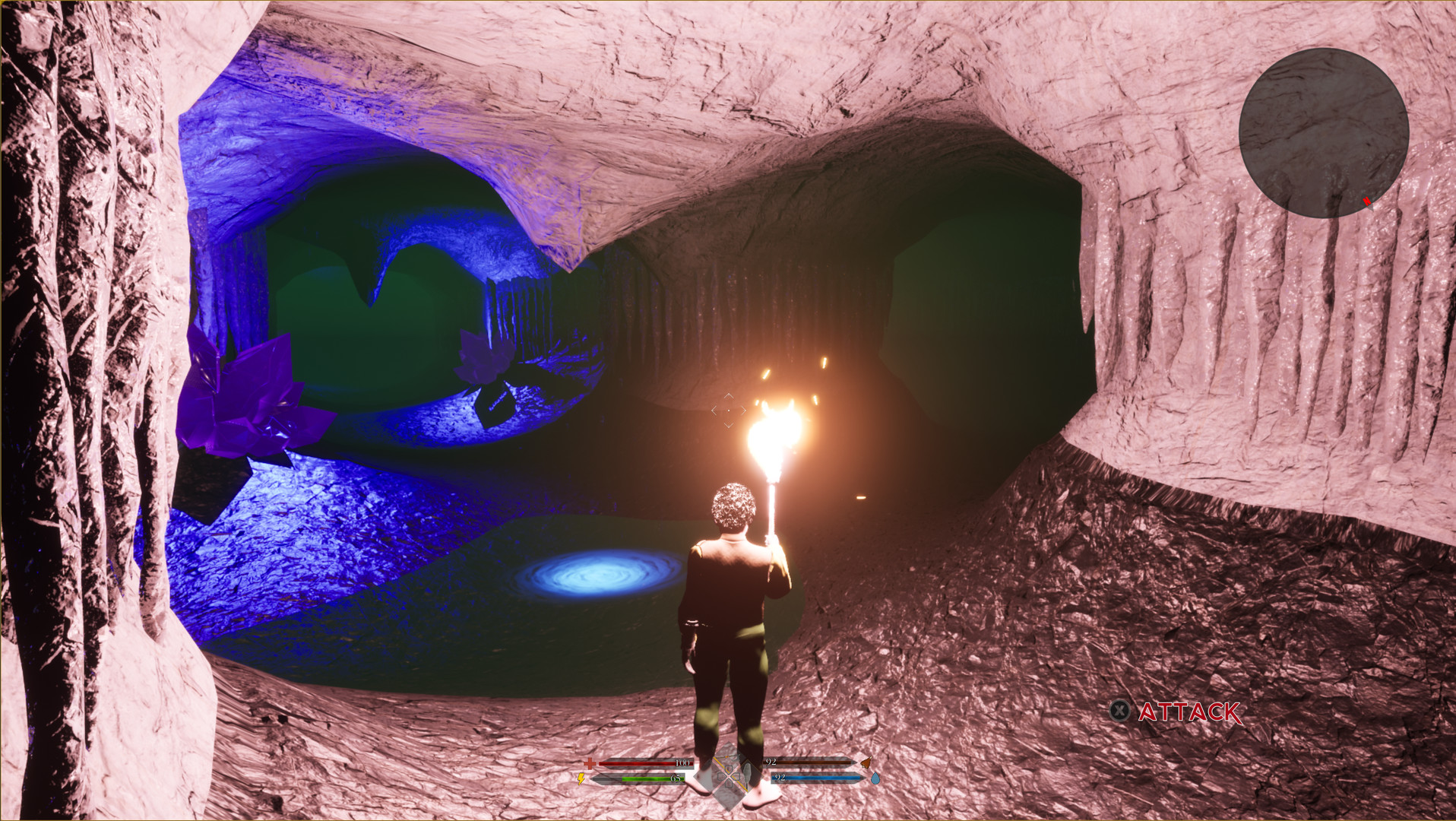The height and width of the screenshot is (821, 1456).
Task: Click the circular minimap in the corner
Action: tap(1322, 133)
